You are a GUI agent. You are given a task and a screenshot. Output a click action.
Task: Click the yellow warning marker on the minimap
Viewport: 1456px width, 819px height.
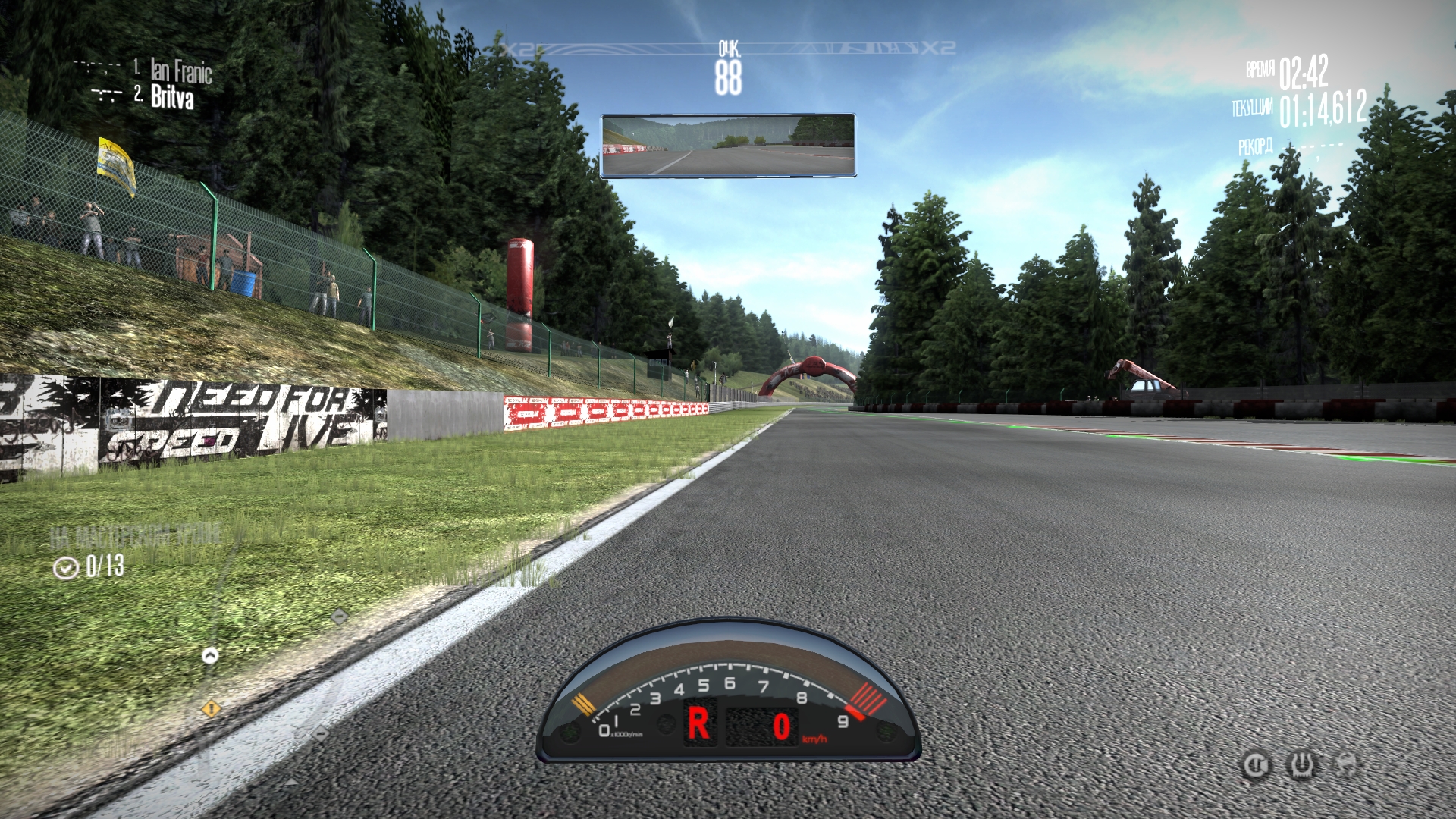click(212, 709)
